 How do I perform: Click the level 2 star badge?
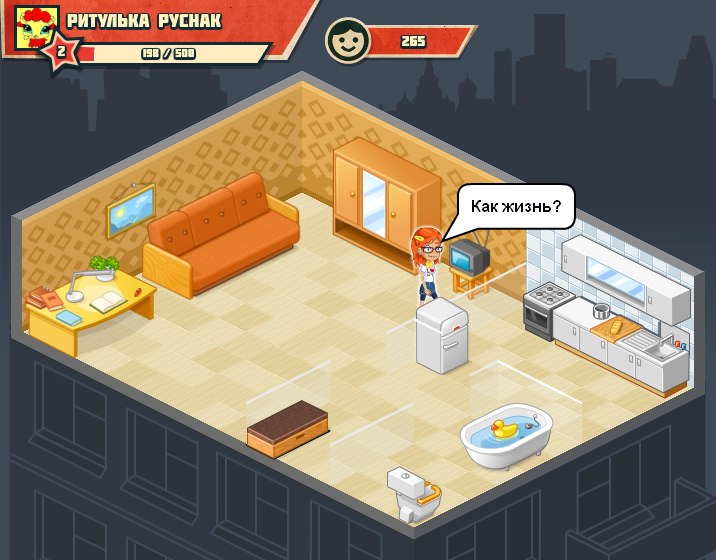coord(60,52)
